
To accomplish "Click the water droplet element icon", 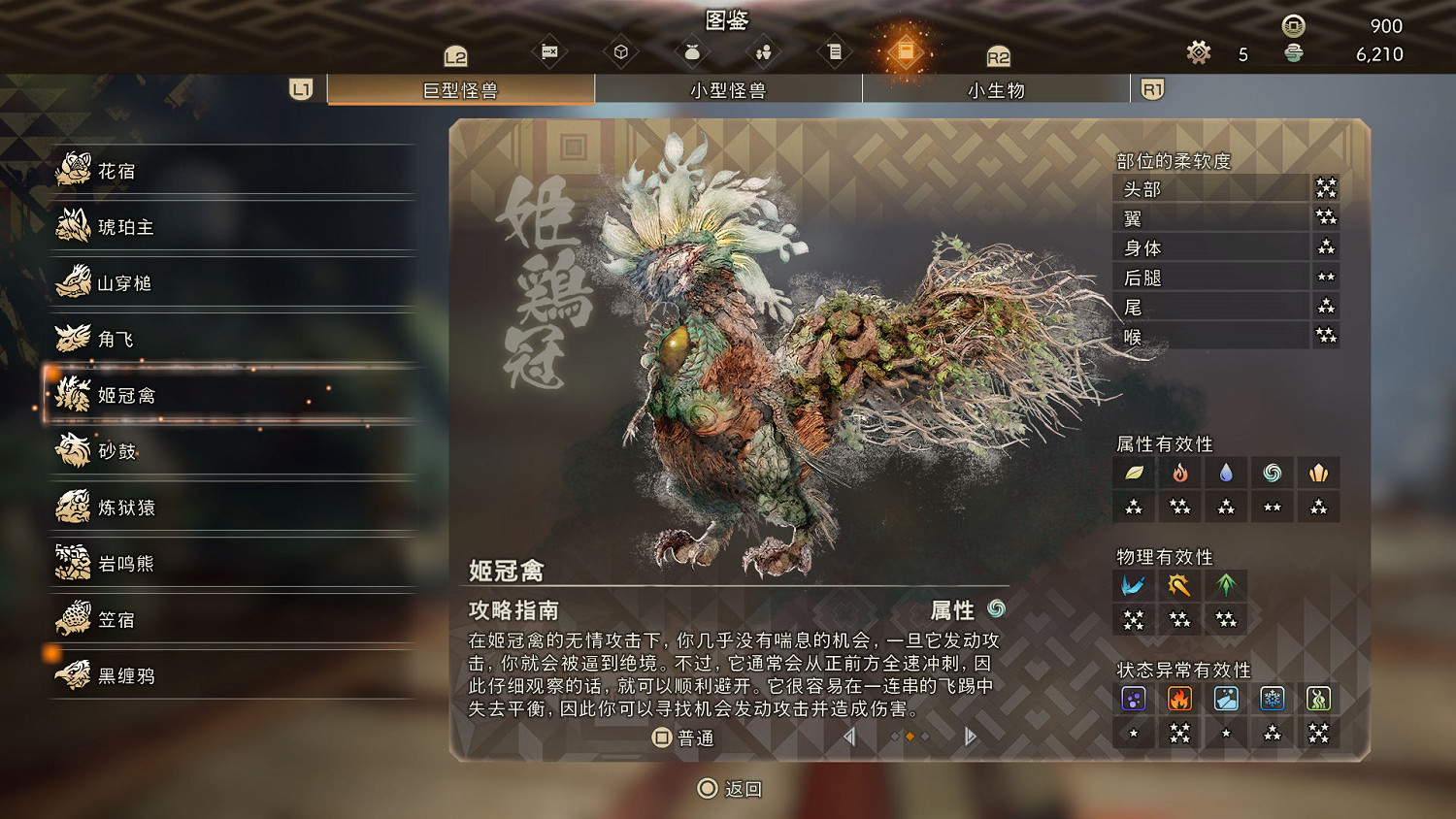I will pyautogui.click(x=1226, y=473).
